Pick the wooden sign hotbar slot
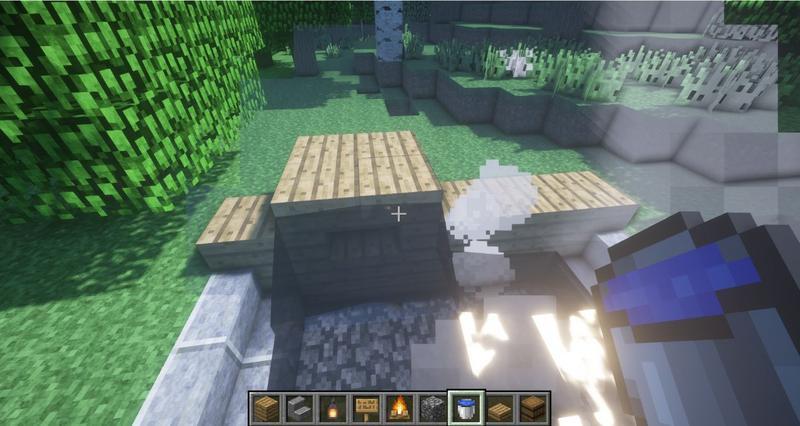 click(366, 408)
